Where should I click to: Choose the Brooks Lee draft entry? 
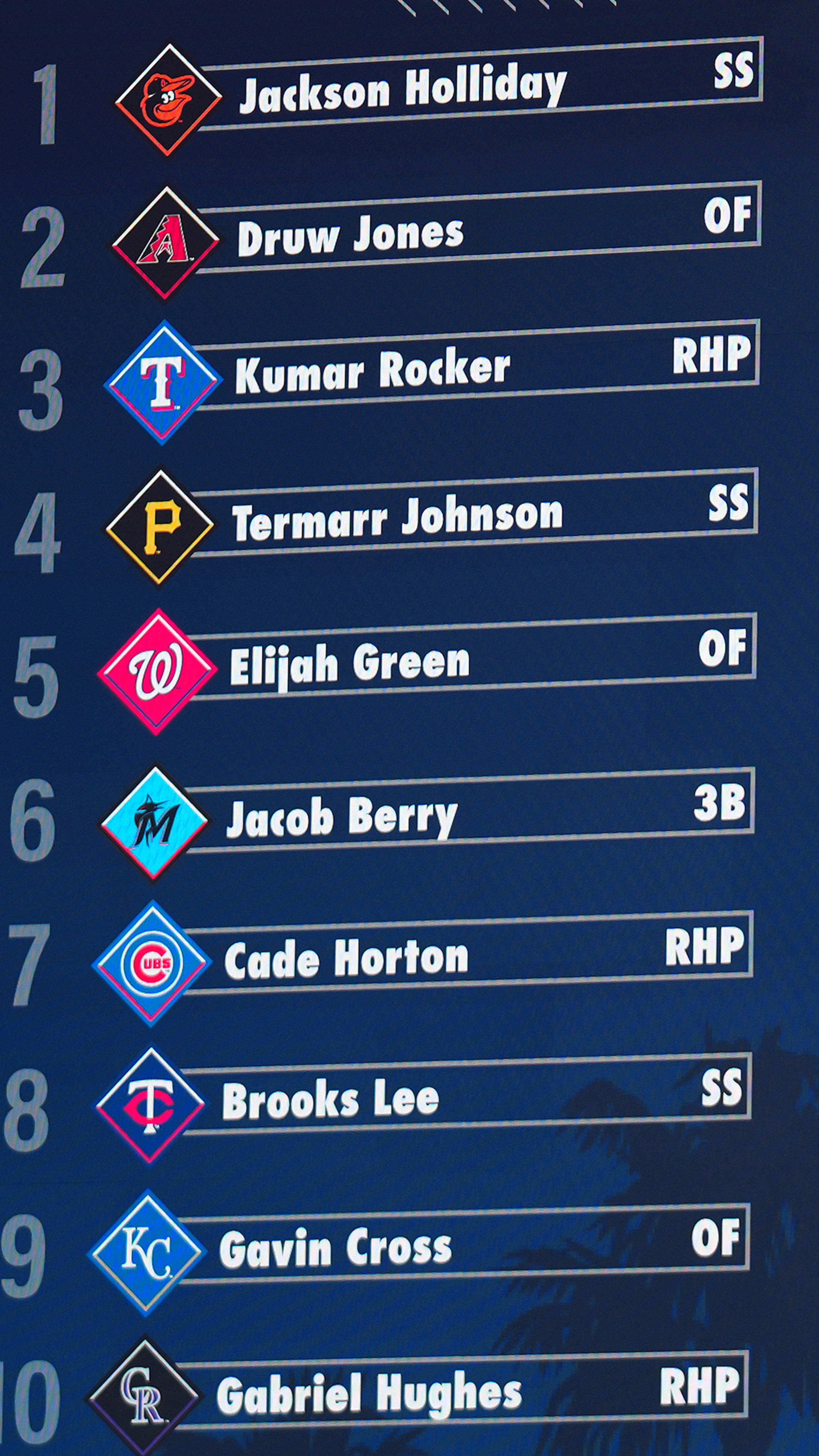(330, 1100)
